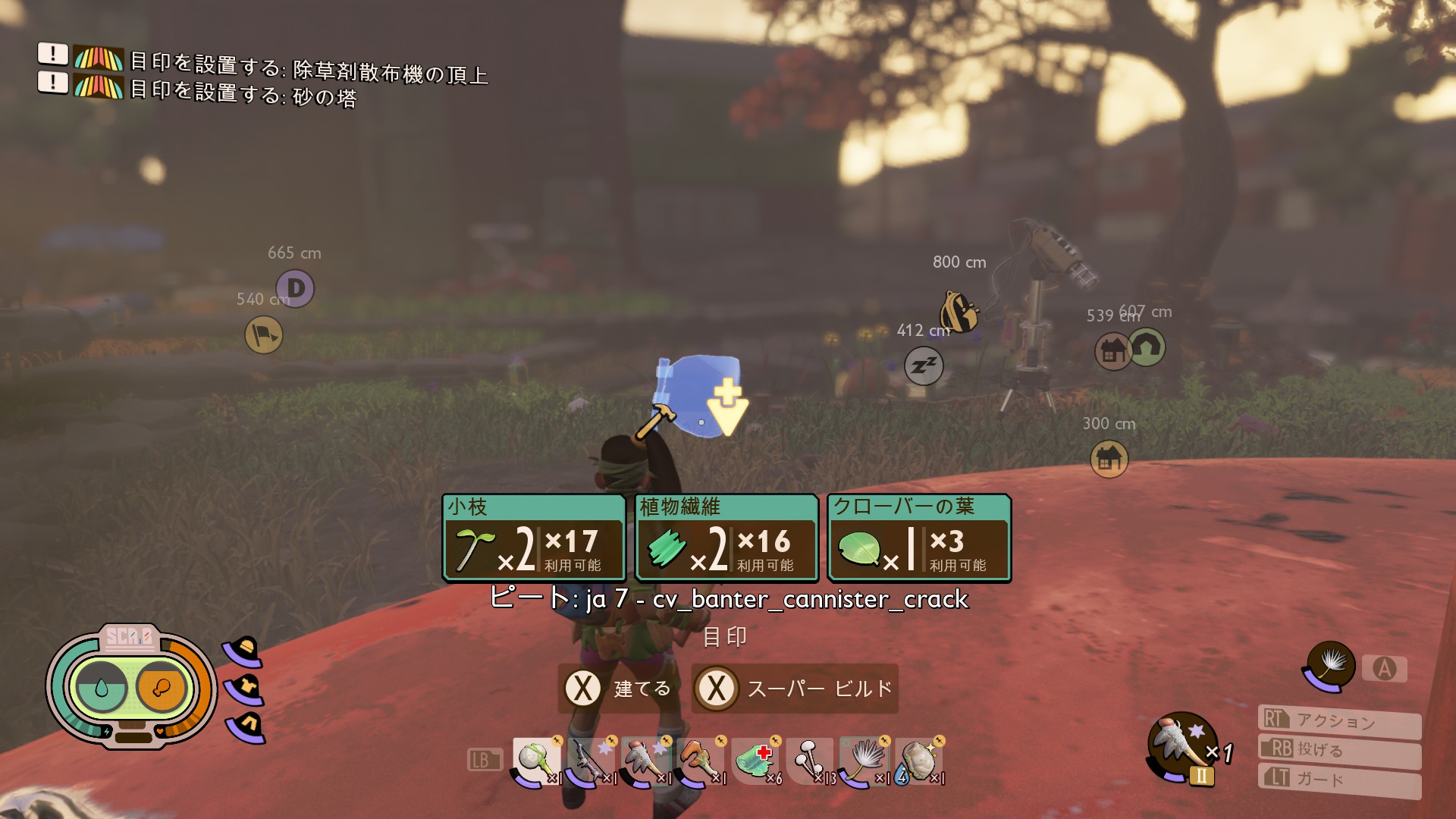The width and height of the screenshot is (1456, 819).
Task: Select the bow in the hotbar
Action: tap(591, 761)
